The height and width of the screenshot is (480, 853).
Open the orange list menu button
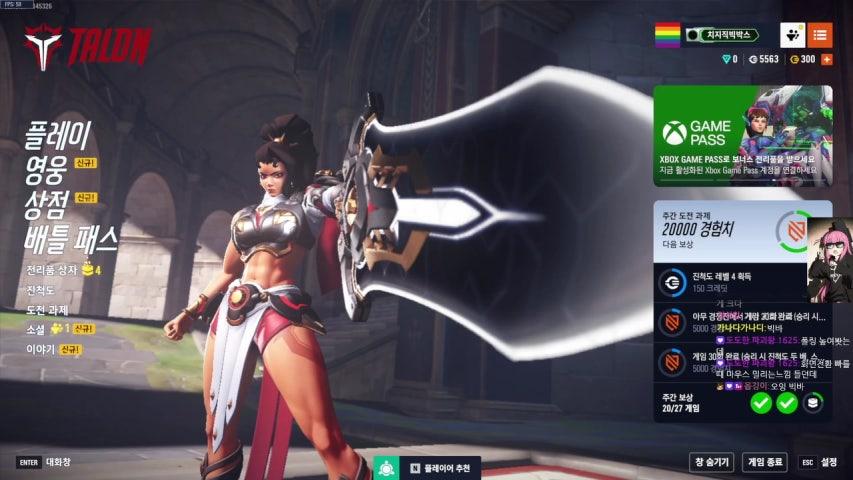[x=820, y=35]
